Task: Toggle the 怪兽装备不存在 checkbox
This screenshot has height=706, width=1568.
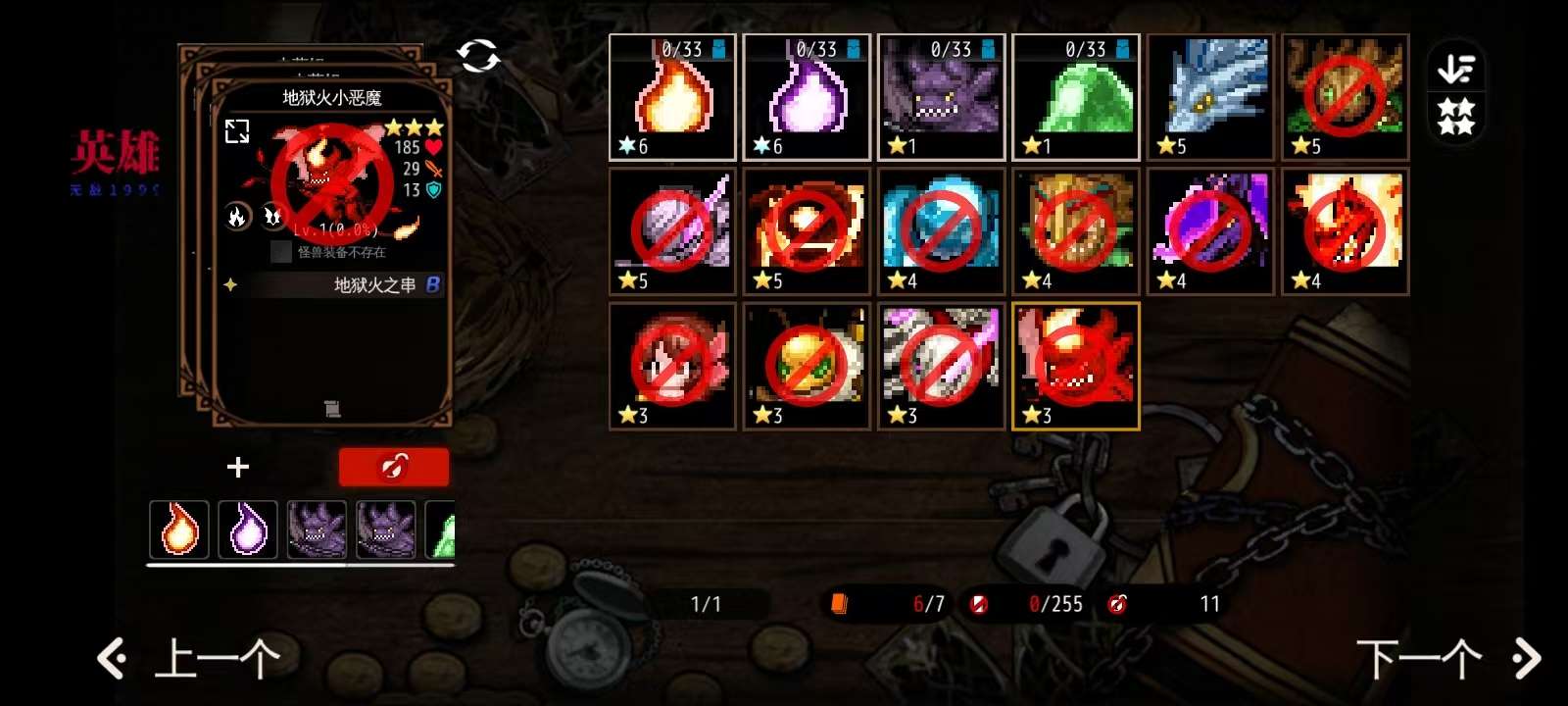Action: [x=281, y=252]
